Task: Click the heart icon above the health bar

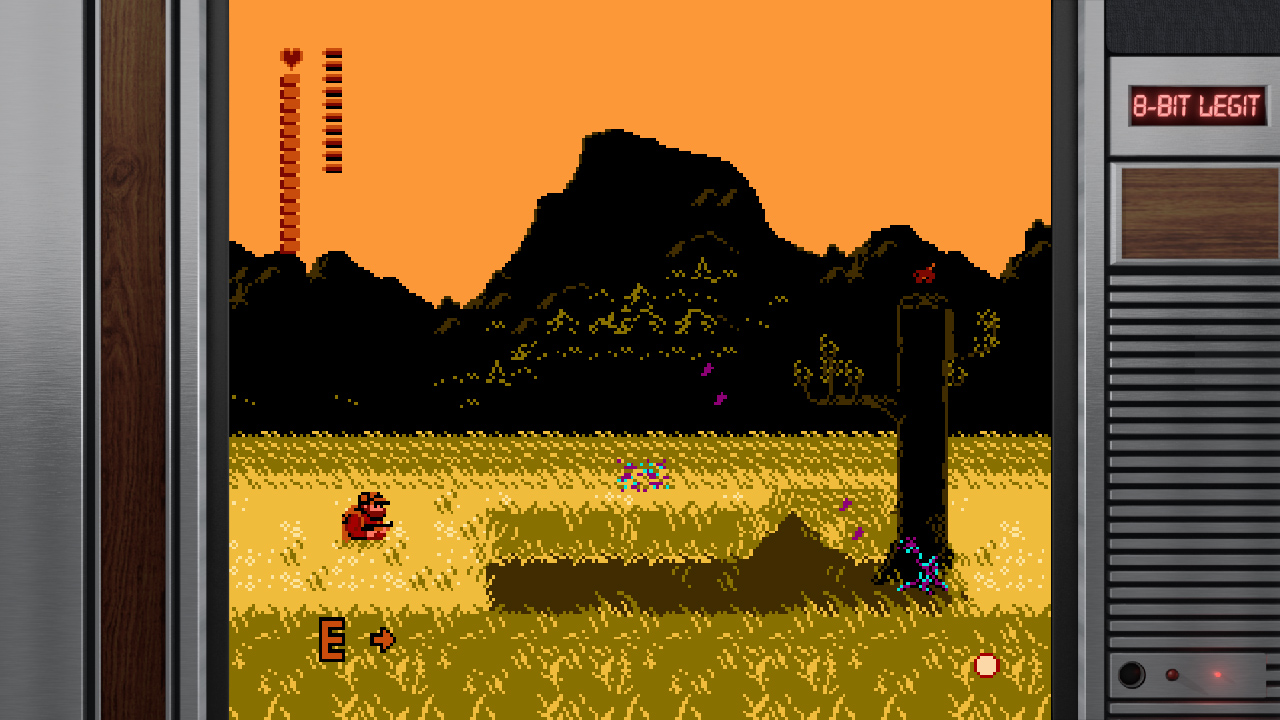Action: point(289,57)
